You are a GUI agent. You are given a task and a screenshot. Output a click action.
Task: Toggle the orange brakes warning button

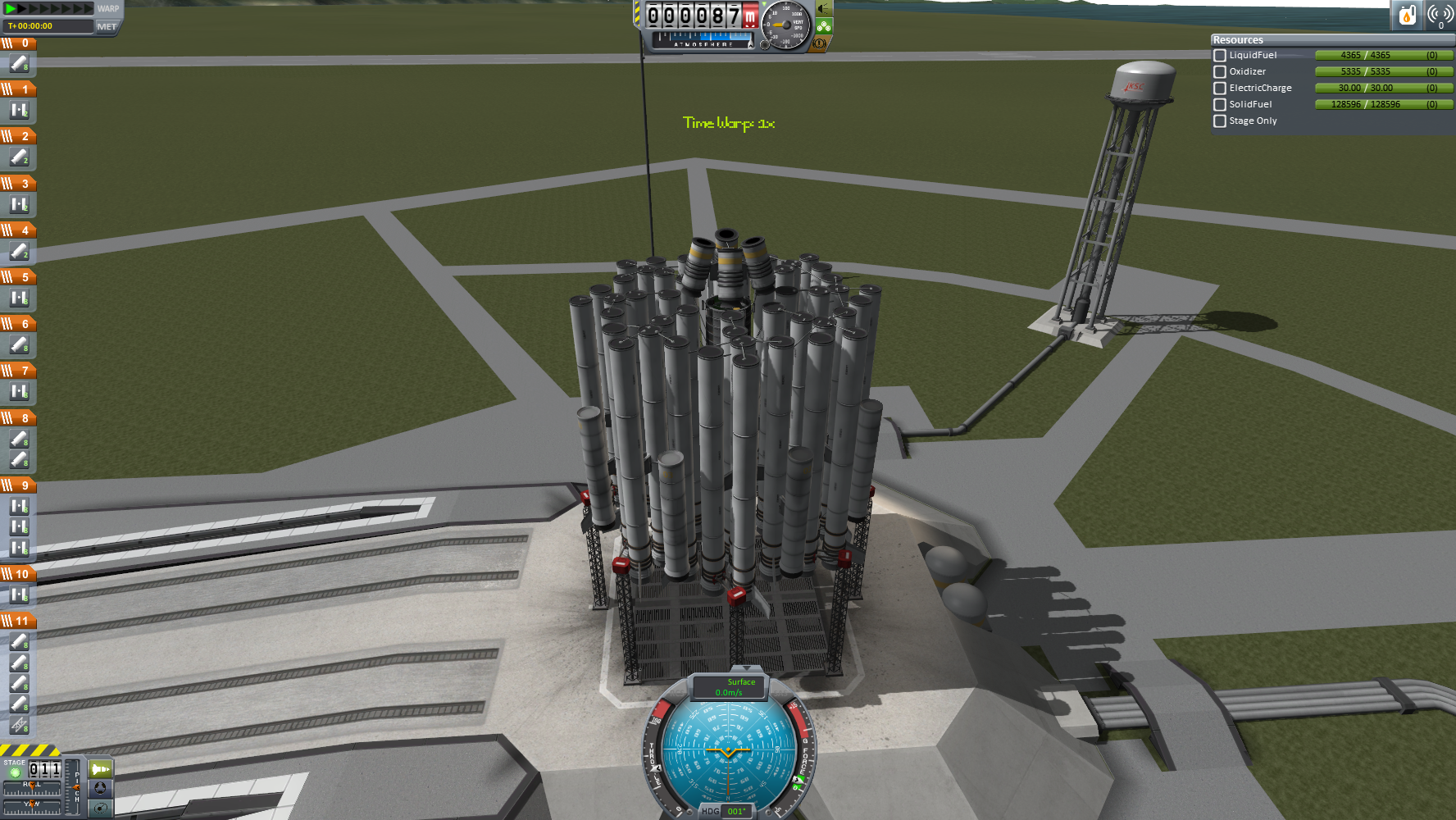tap(819, 43)
